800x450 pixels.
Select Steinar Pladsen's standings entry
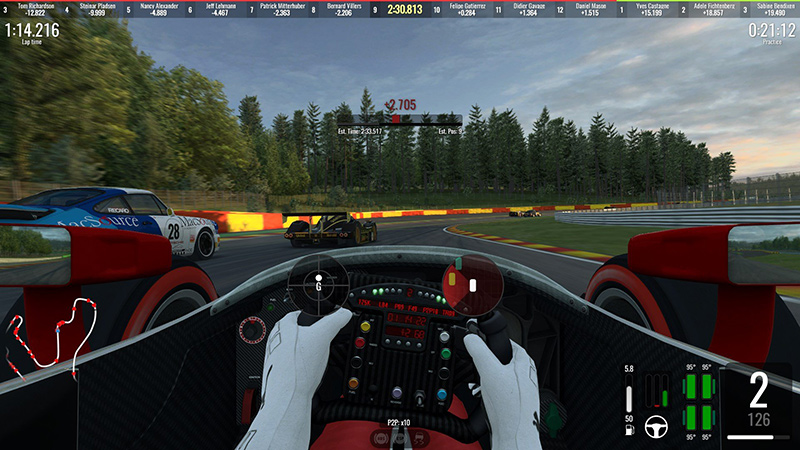[98, 10]
